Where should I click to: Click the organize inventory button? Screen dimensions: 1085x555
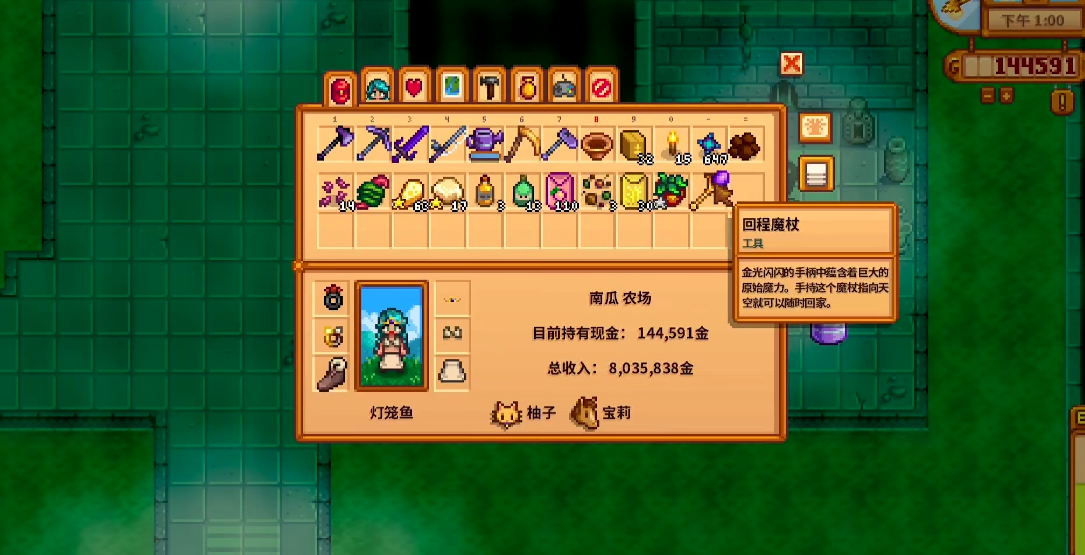coord(816,174)
